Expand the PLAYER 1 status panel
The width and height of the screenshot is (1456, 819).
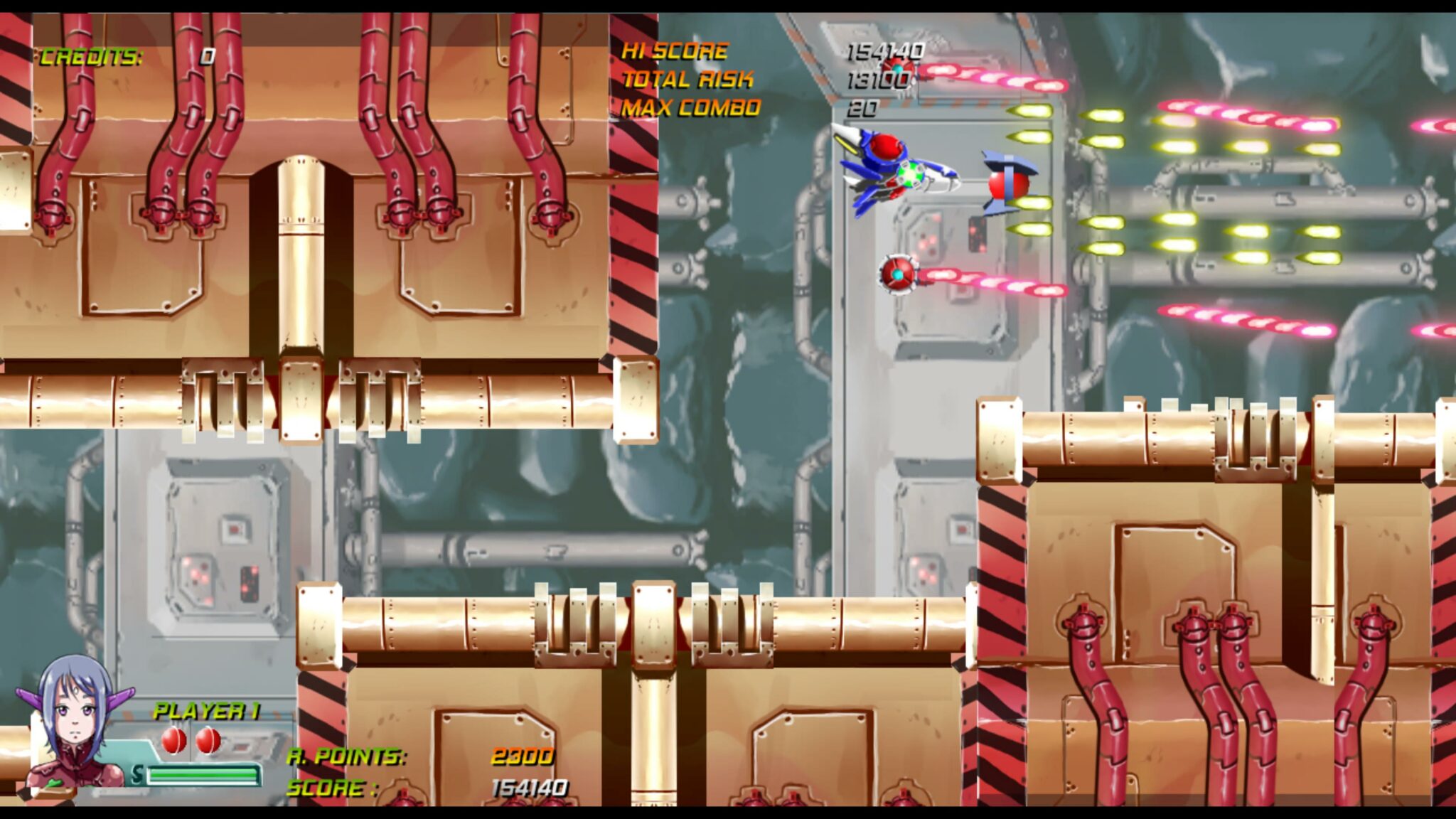[x=210, y=710]
